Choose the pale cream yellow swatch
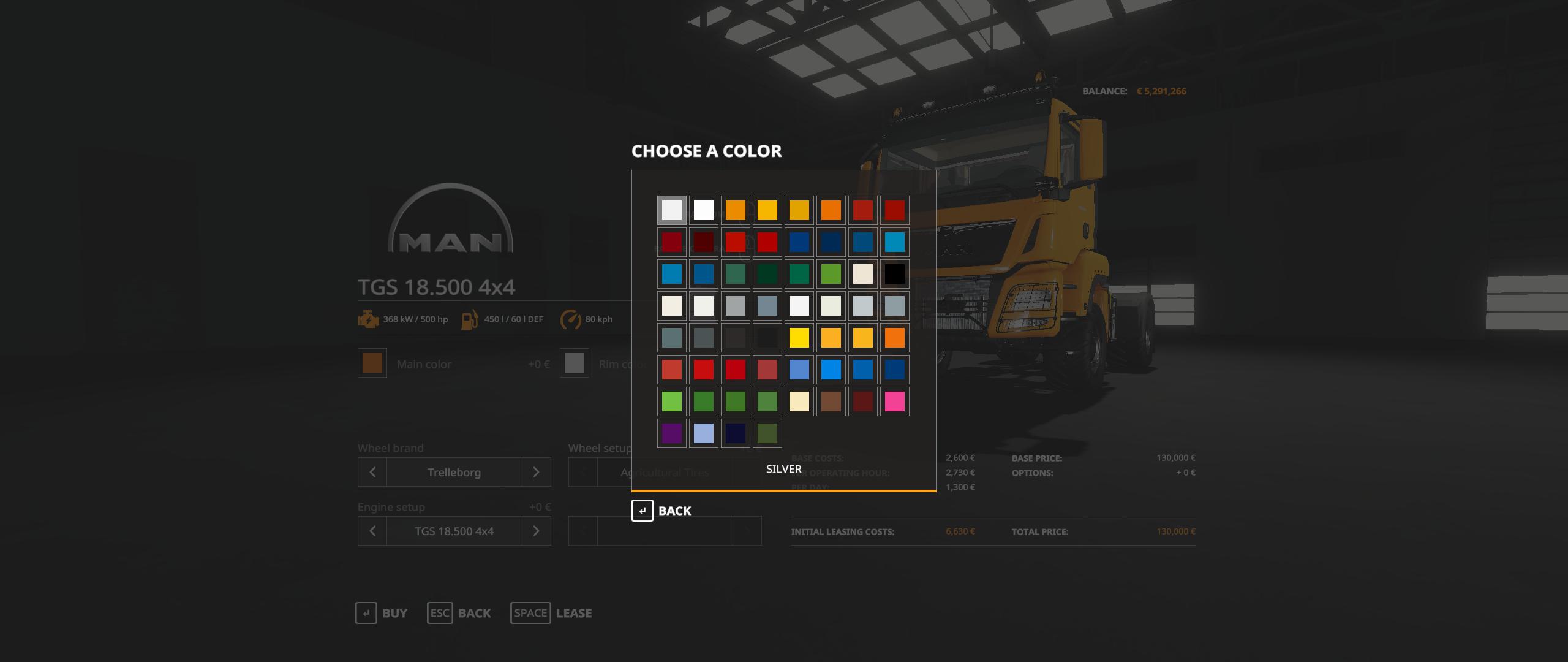The height and width of the screenshot is (662, 1568). [x=799, y=401]
